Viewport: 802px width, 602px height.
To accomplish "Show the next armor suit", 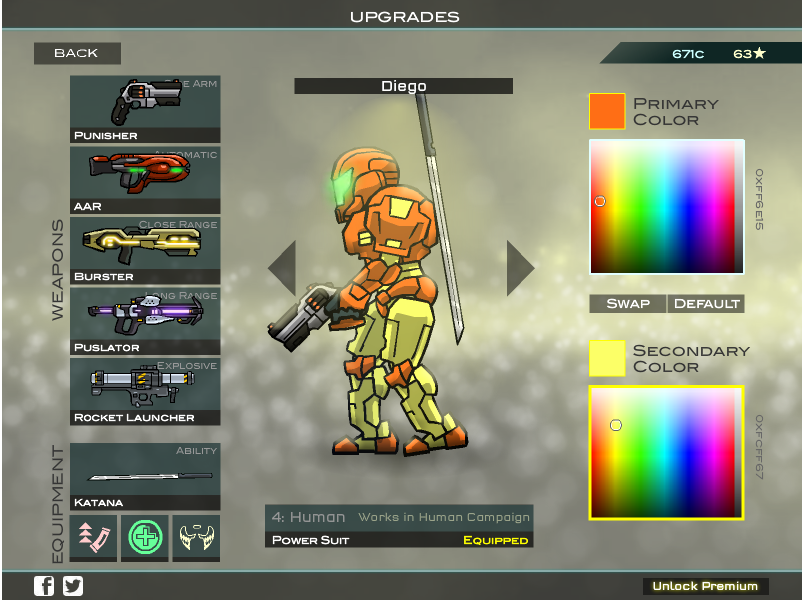I will [520, 268].
